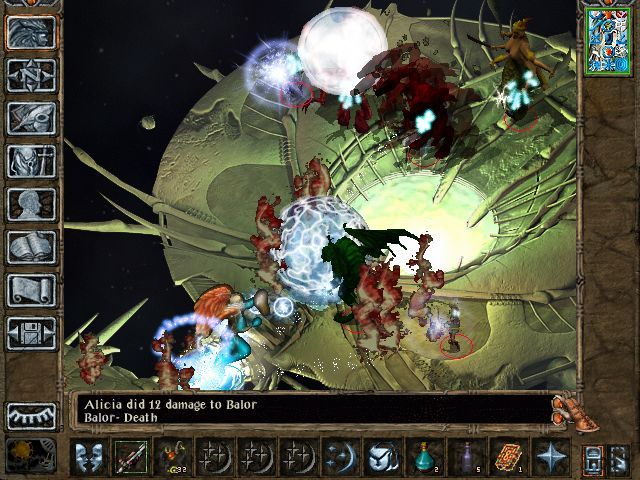Click the return-to-game face button
This screenshot has width=640, height=480.
pos(31,32)
